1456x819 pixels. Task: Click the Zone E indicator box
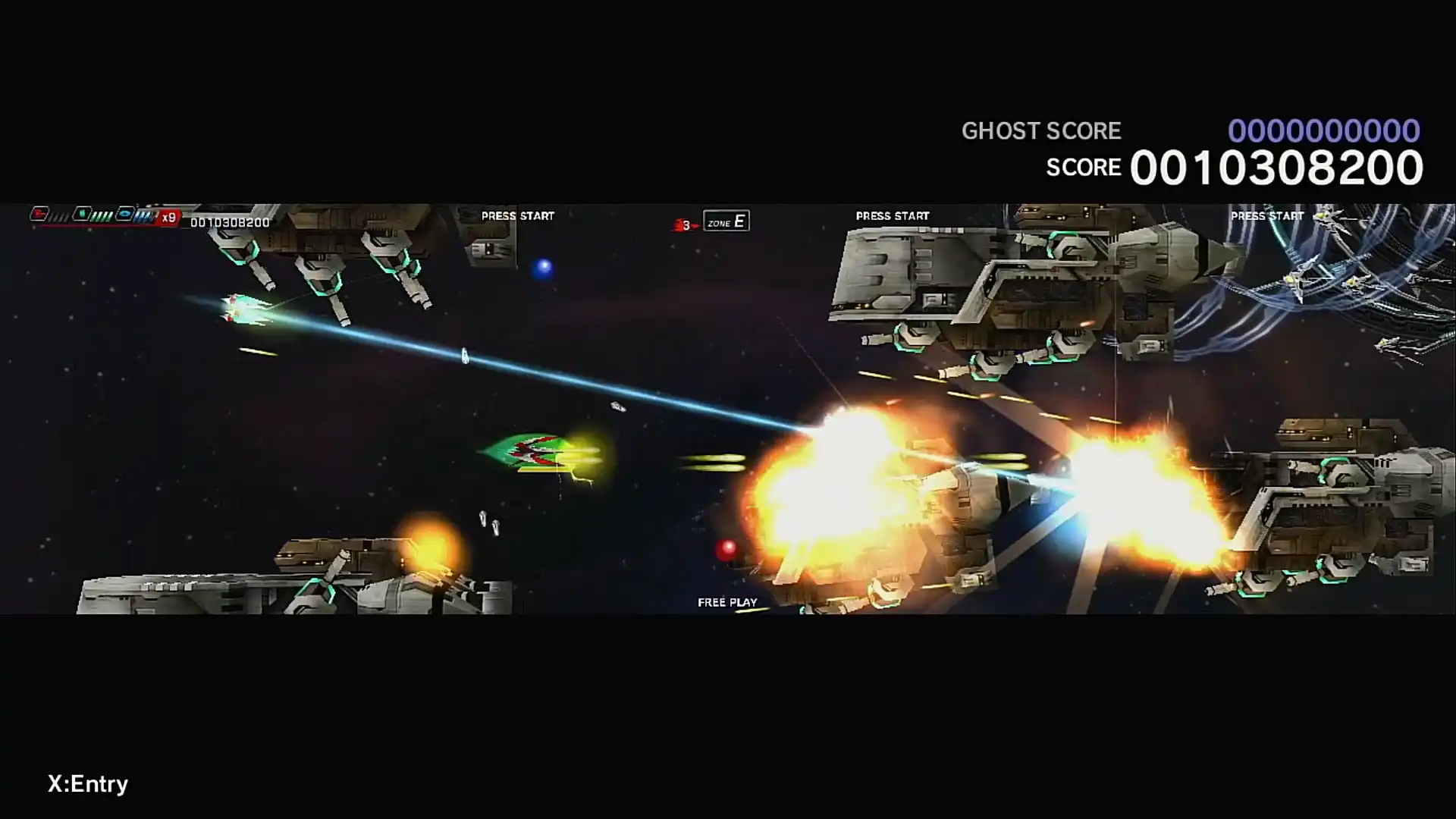tap(726, 221)
